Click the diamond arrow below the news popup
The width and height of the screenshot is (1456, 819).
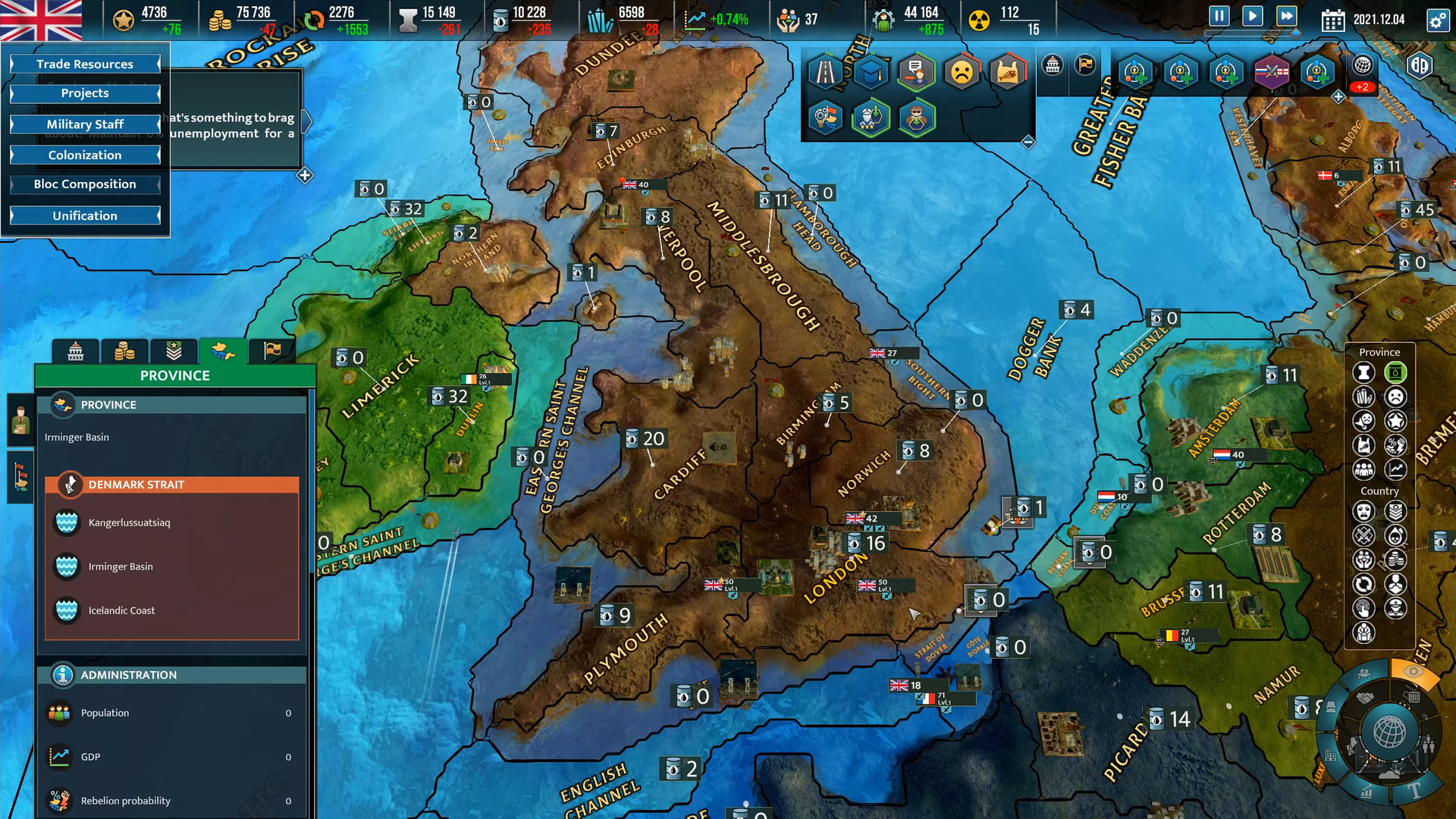pyautogui.click(x=303, y=175)
